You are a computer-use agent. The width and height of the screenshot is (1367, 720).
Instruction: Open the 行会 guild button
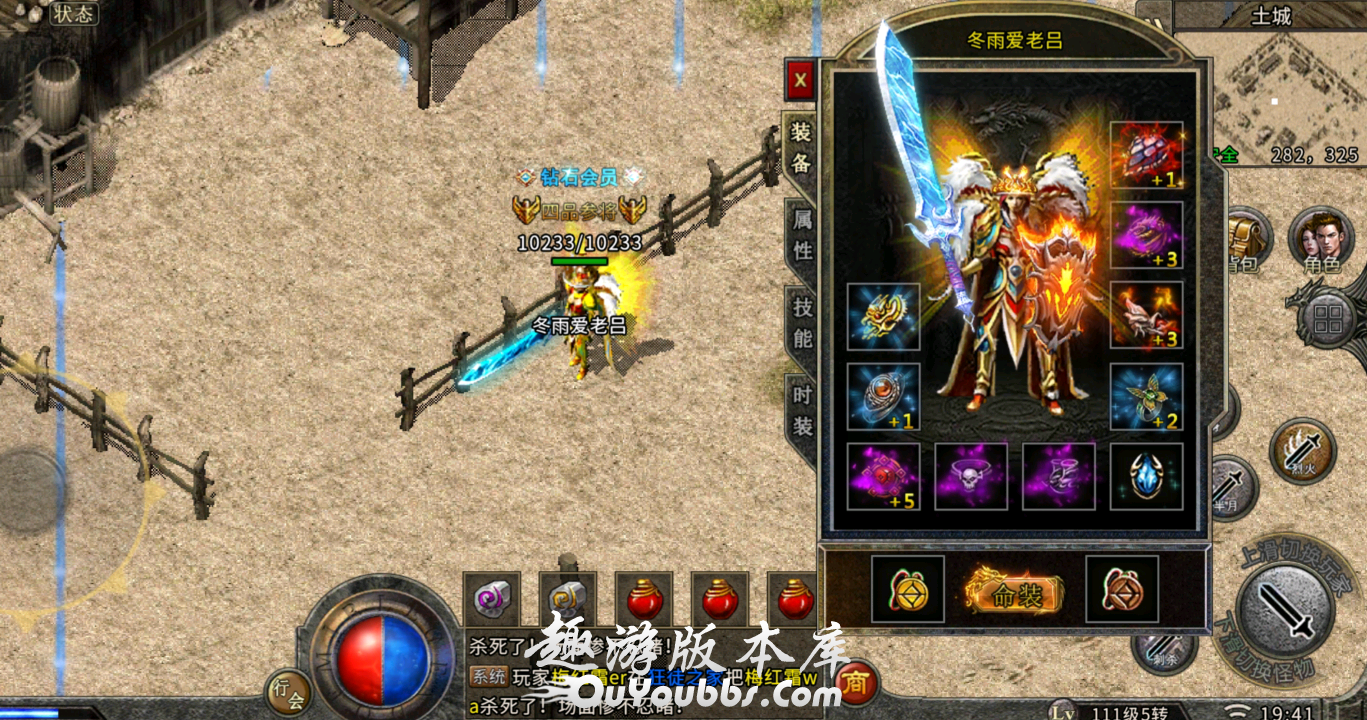[x=287, y=692]
